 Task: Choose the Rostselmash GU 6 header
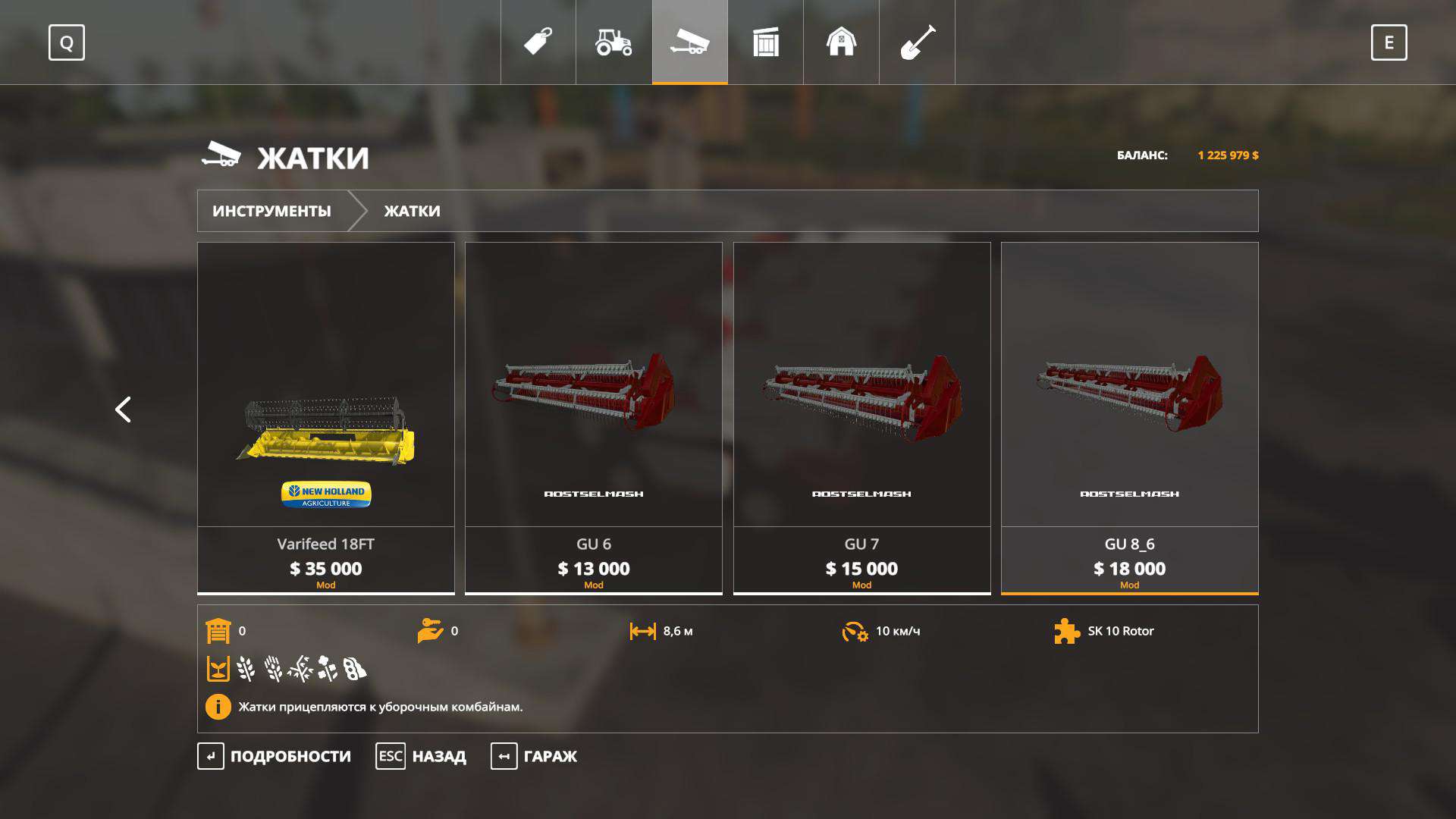tap(594, 417)
